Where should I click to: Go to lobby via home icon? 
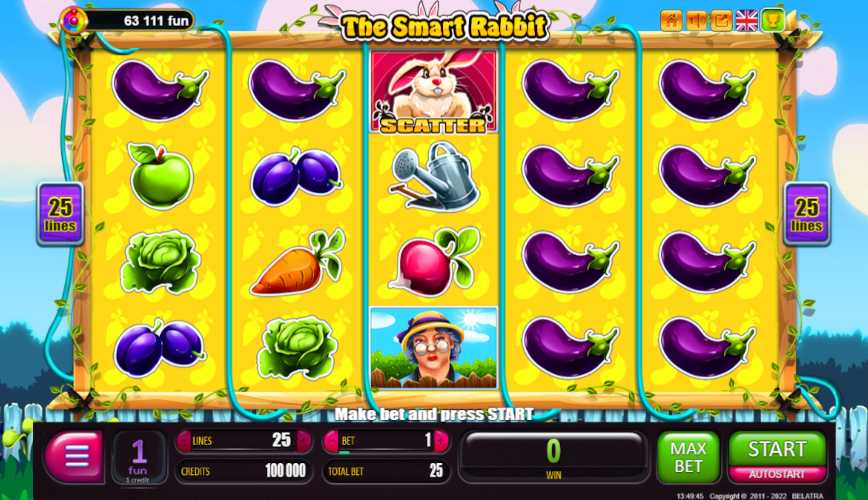click(671, 20)
